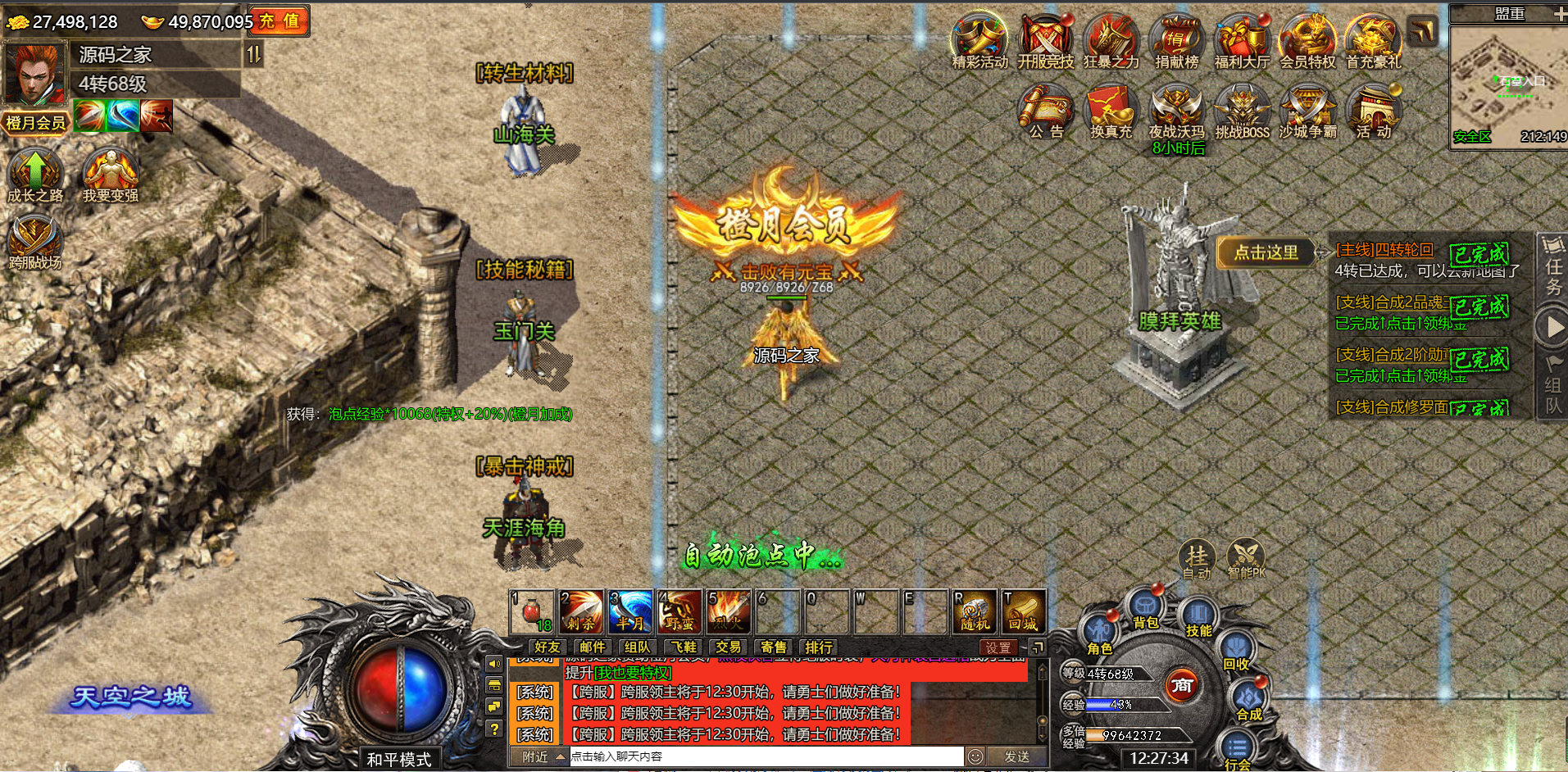Click the chat input field
Image resolution: width=1568 pixels, height=772 pixels.
point(766,756)
